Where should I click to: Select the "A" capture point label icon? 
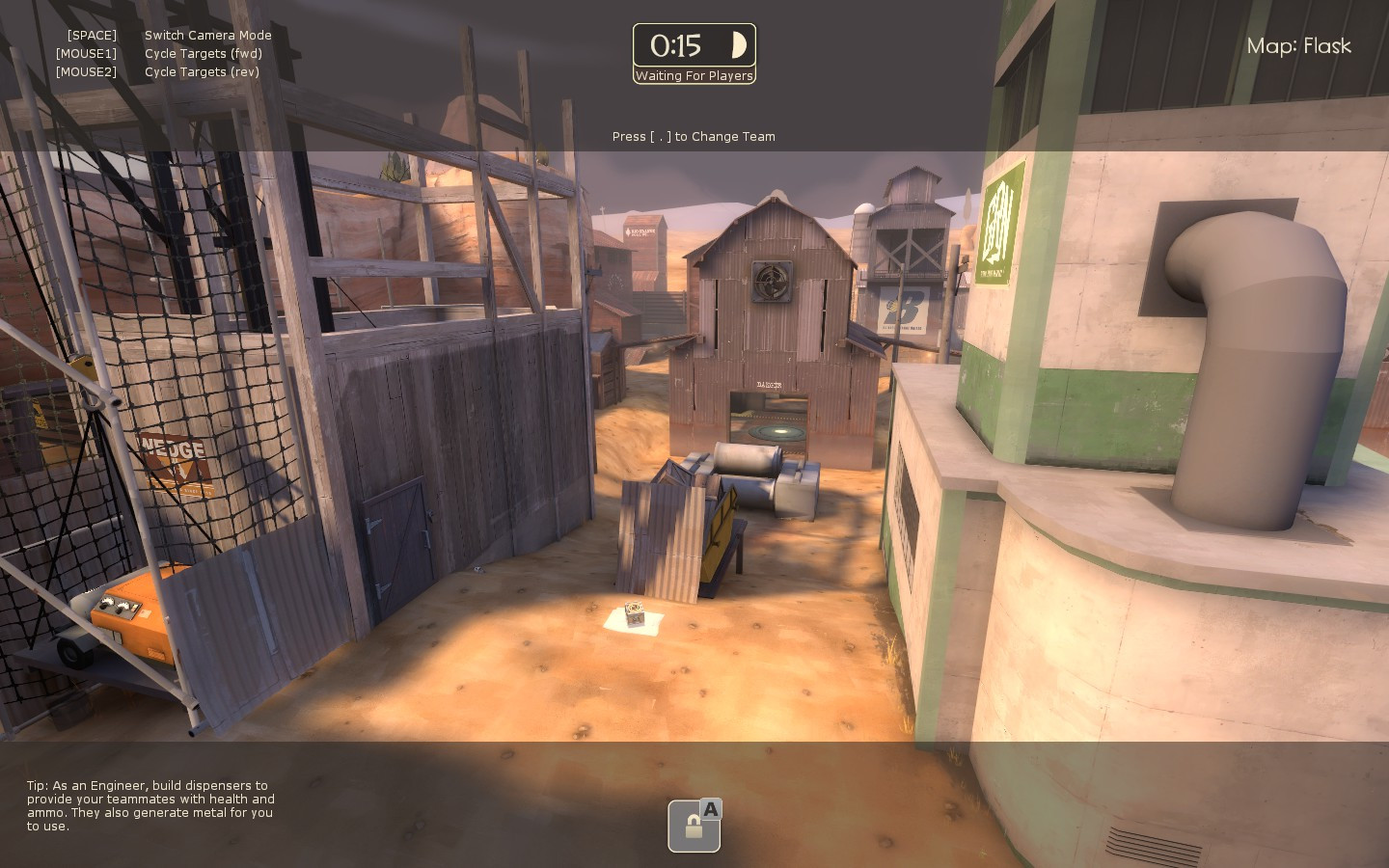pyautogui.click(x=711, y=810)
